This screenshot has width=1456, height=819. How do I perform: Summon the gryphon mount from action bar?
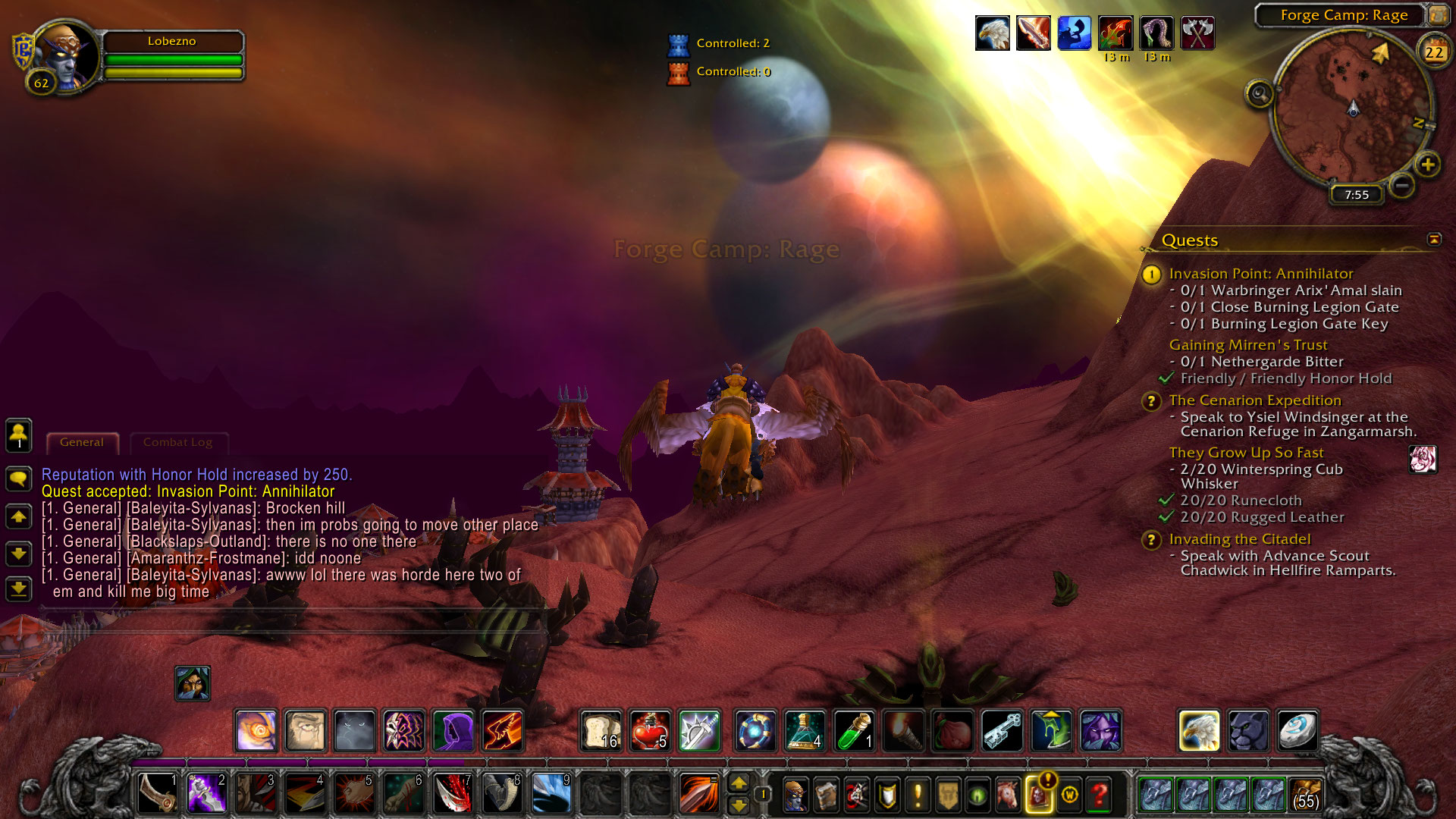coord(1199,731)
